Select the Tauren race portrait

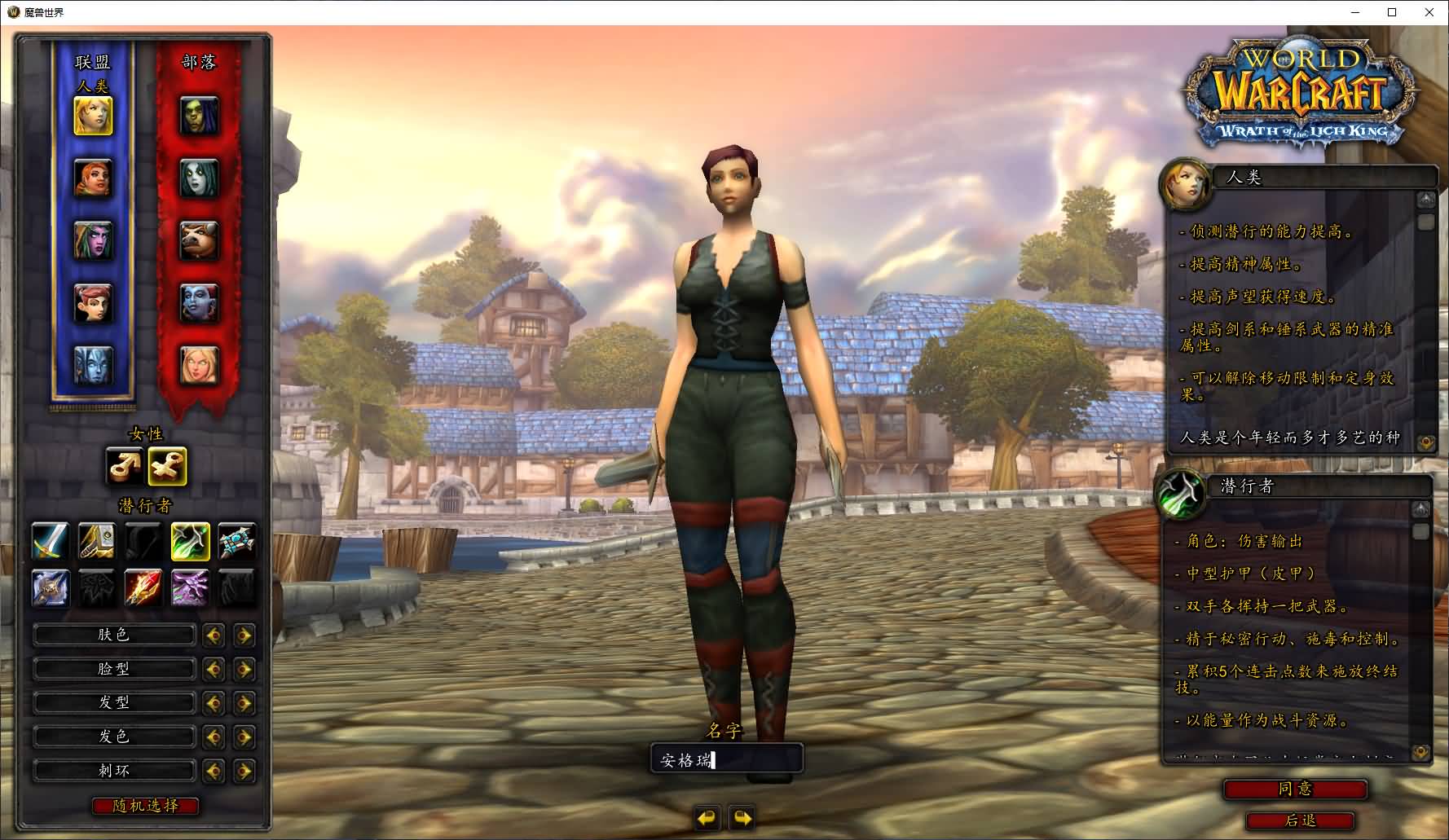pyautogui.click(x=199, y=240)
